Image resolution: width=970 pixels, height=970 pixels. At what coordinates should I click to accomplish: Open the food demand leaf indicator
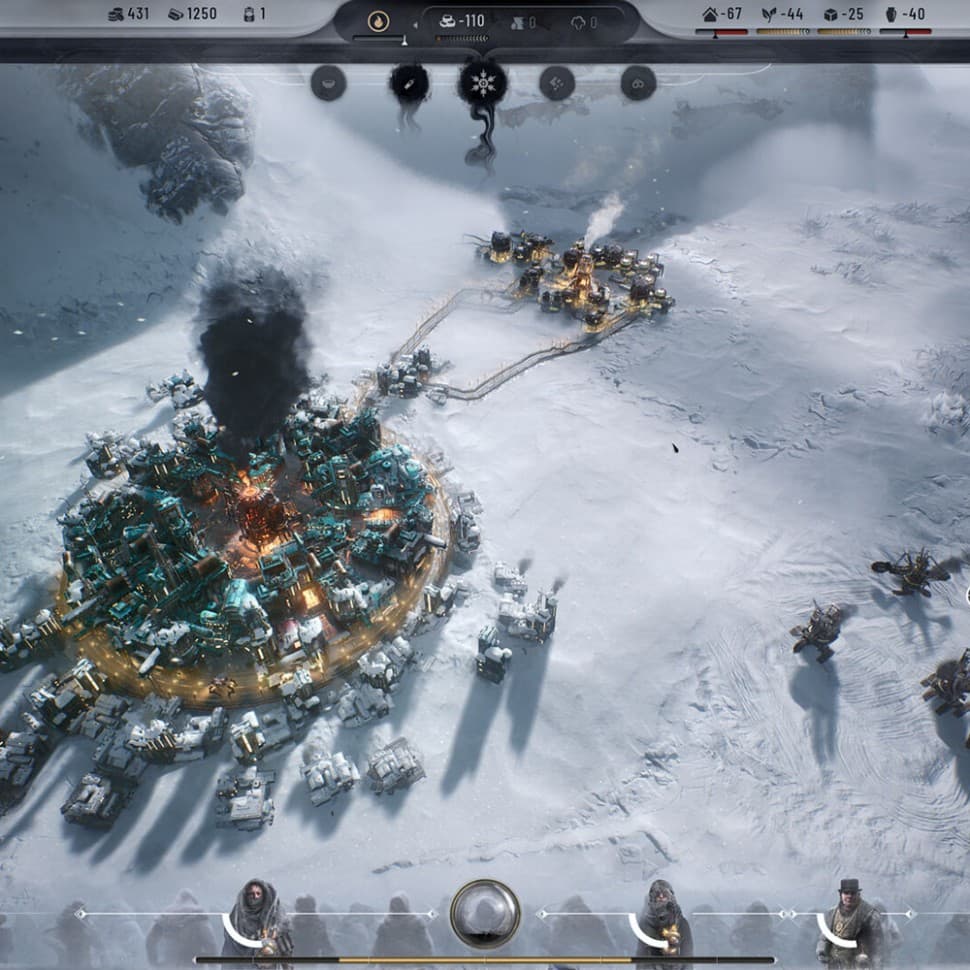tap(782, 15)
